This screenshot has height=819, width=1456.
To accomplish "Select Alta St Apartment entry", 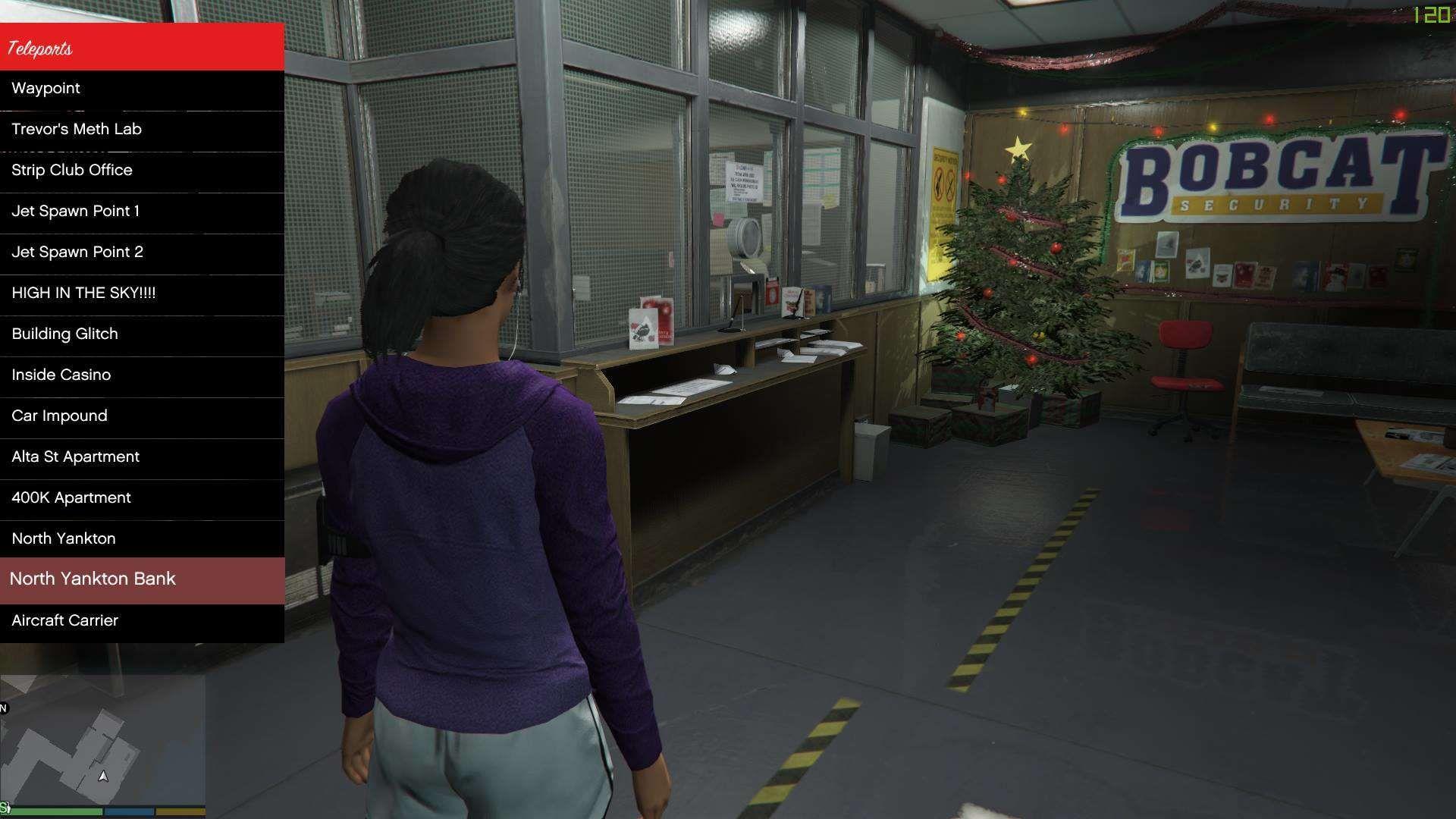I will (142, 457).
